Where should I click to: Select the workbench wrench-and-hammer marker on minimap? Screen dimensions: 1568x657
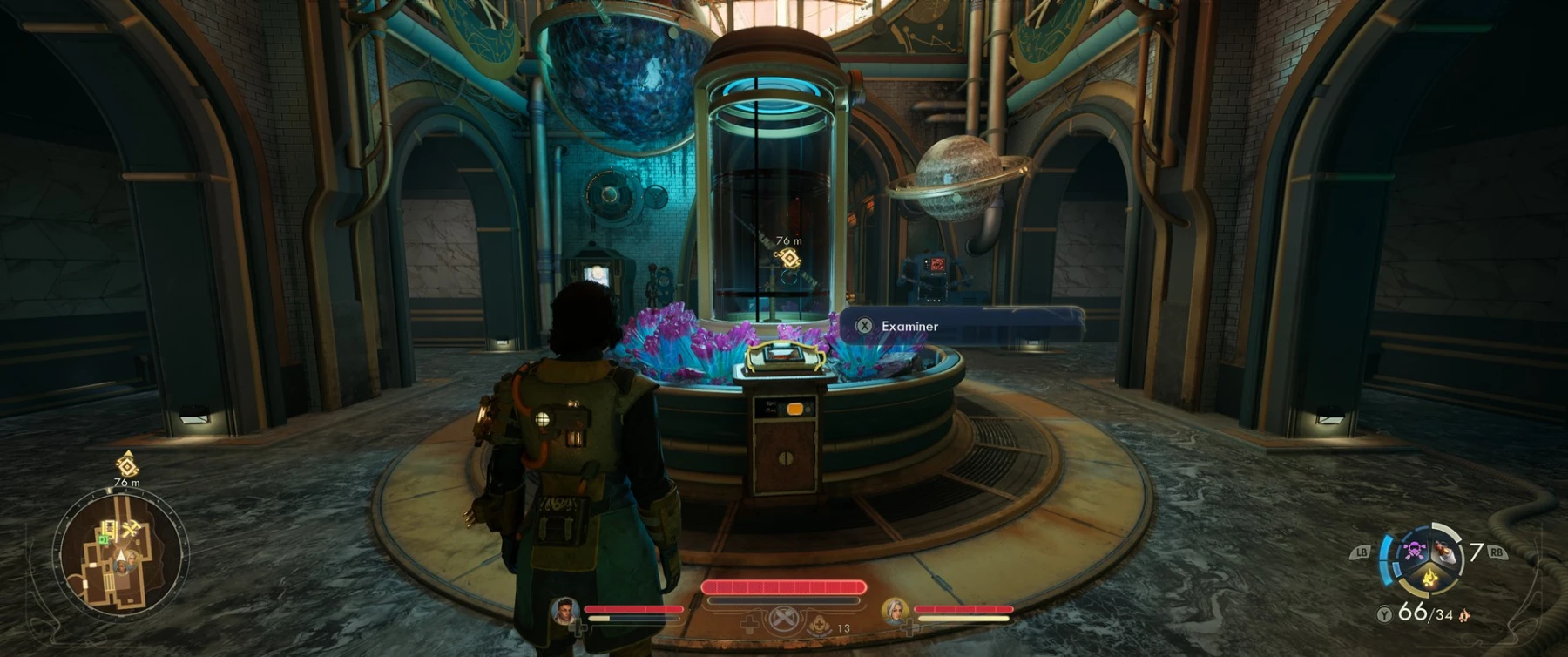click(132, 528)
